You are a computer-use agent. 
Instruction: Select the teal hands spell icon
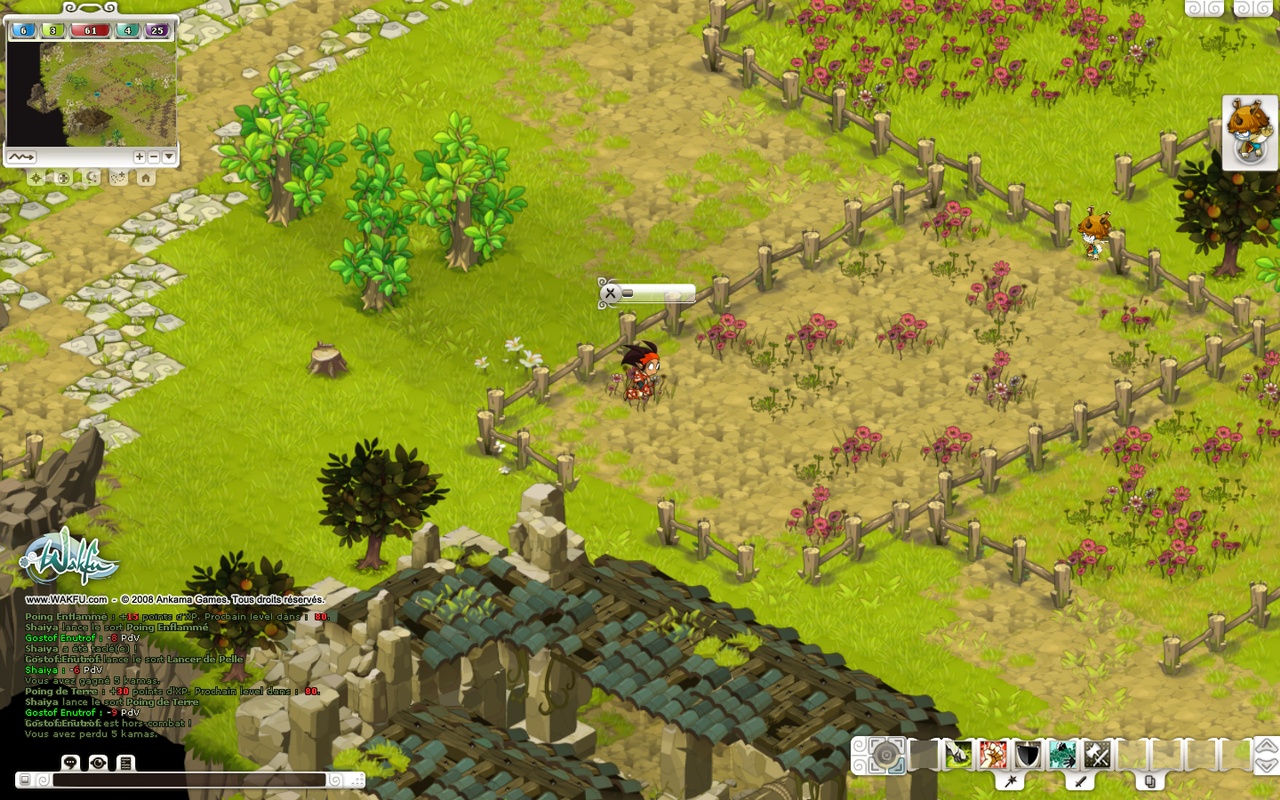tap(1061, 755)
